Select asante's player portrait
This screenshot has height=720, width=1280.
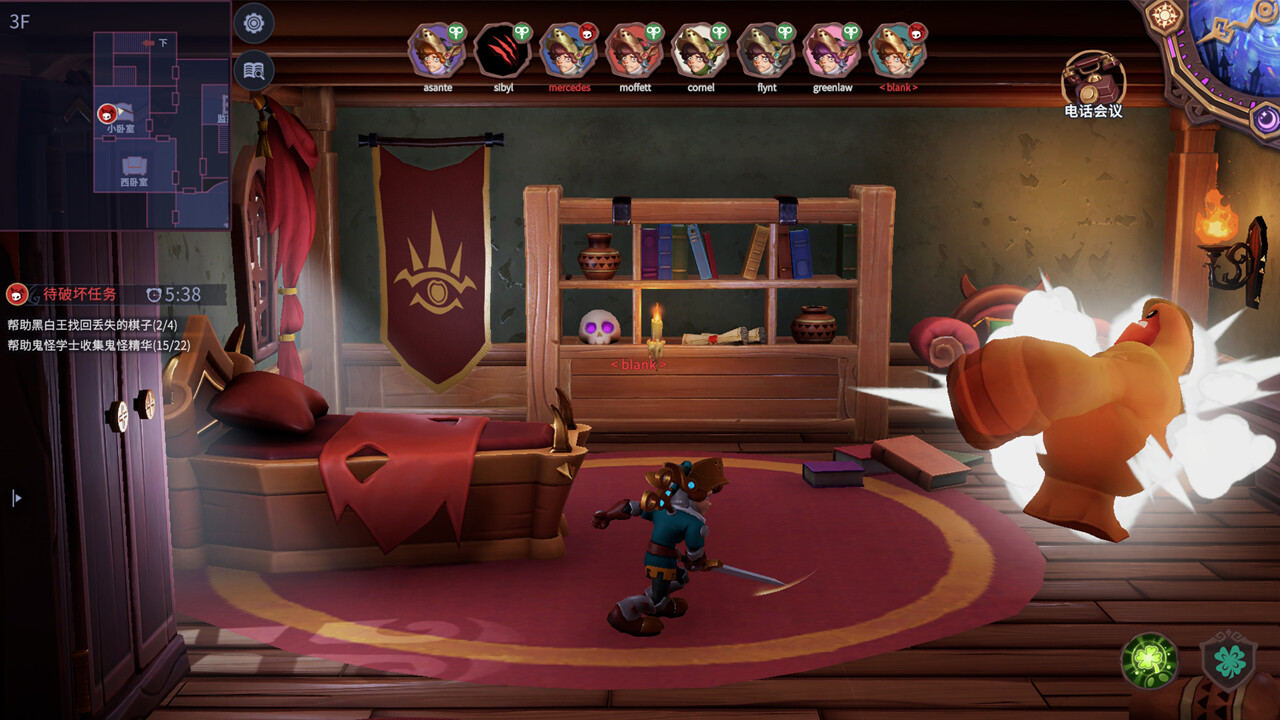pyautogui.click(x=437, y=51)
